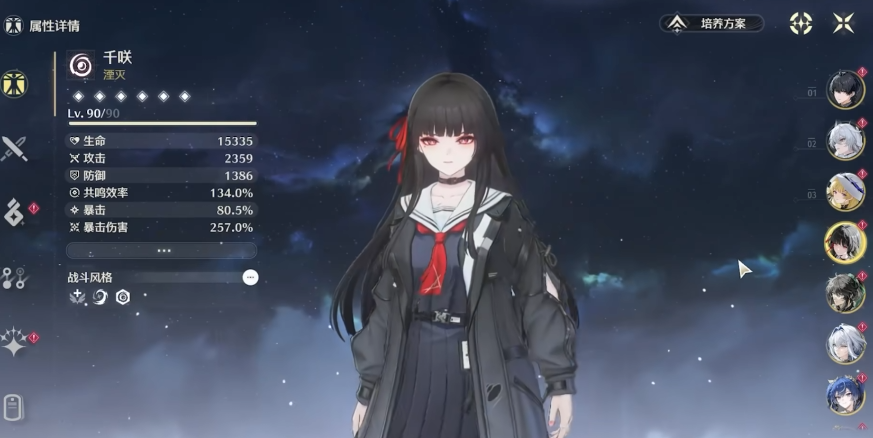Open the Echoes tab with red alert
873x438 pixels.
(14, 213)
